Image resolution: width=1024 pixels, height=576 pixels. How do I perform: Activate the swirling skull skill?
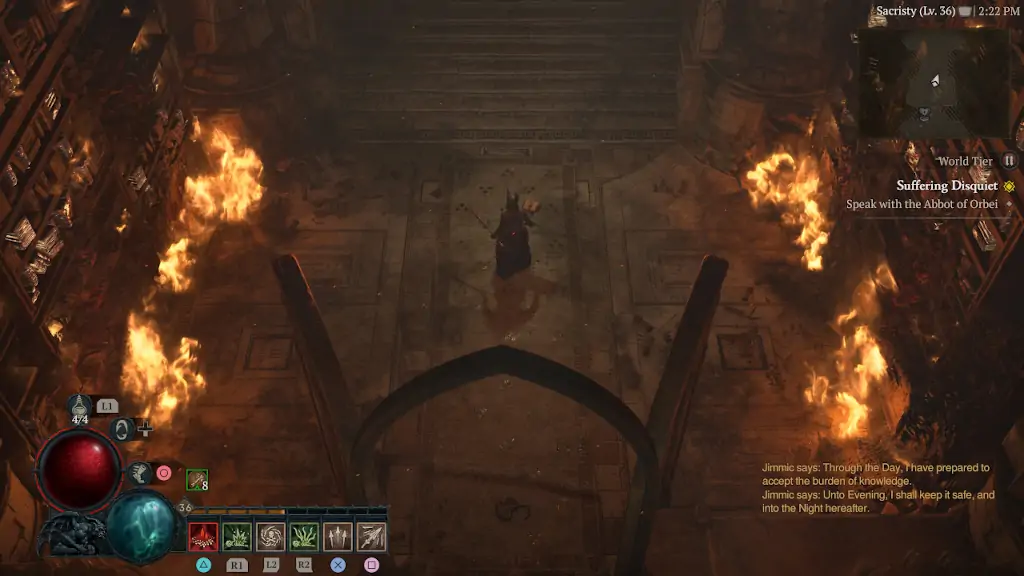click(x=270, y=537)
